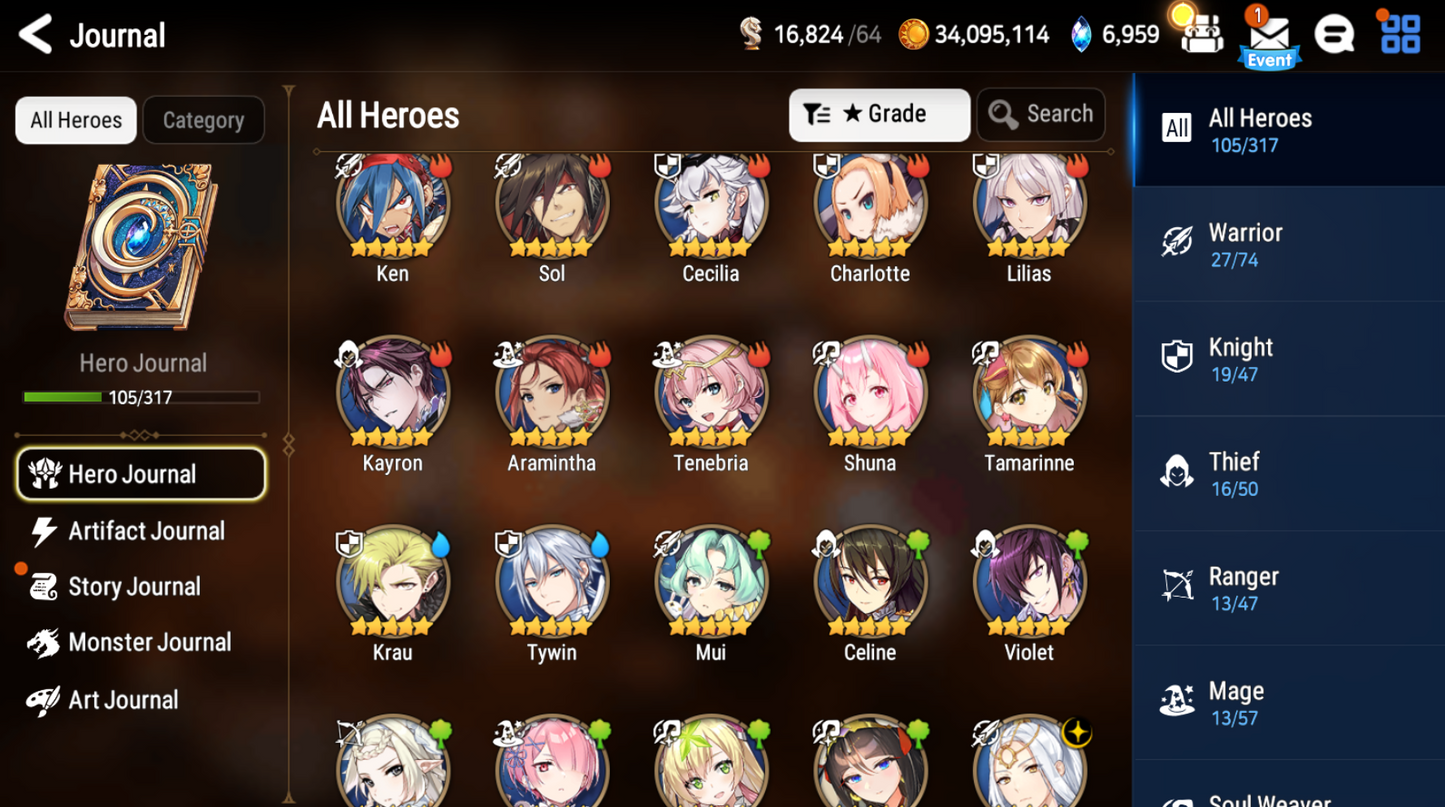Screen dimensions: 1445x807
Task: Select the Artifact Journal menu entry
Action: pyautogui.click(x=146, y=531)
